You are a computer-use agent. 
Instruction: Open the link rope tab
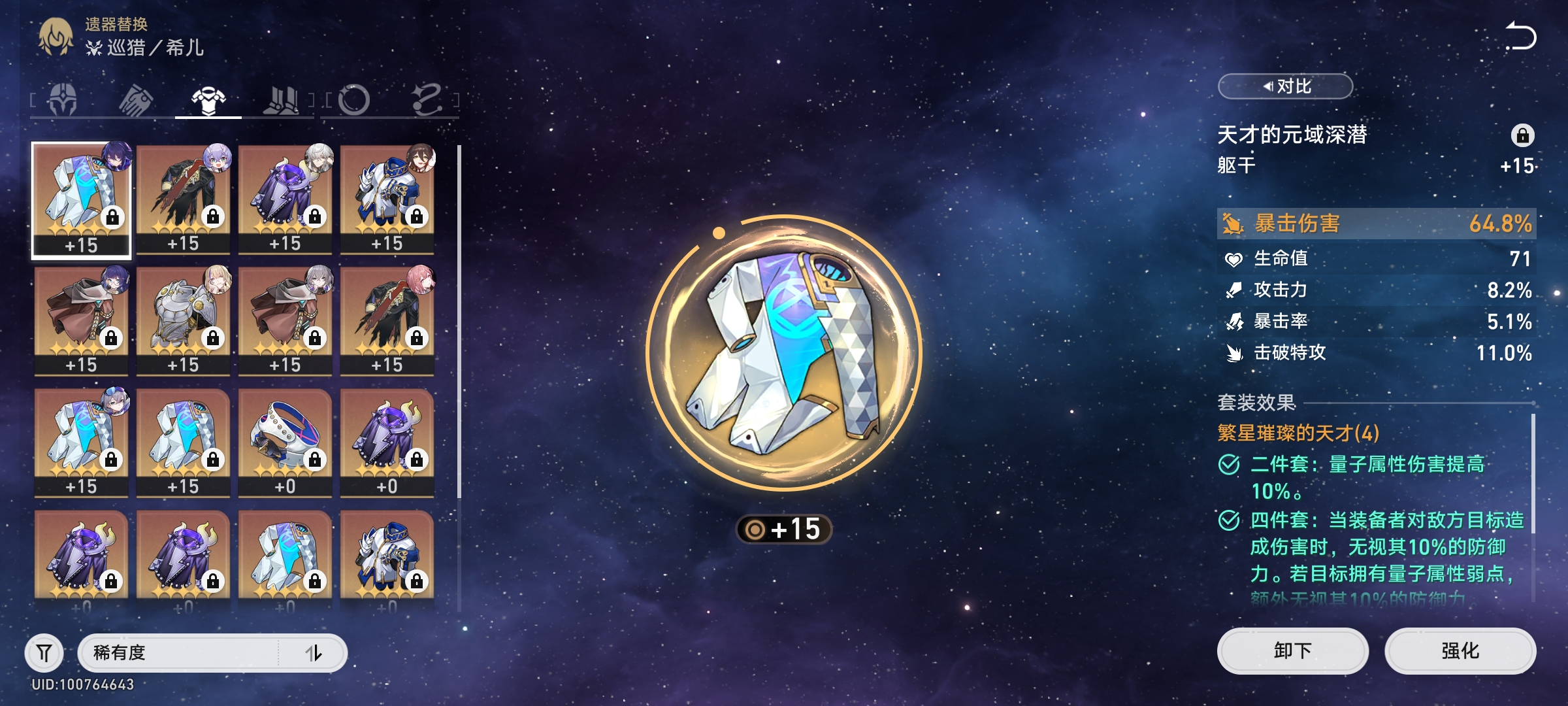pos(427,100)
